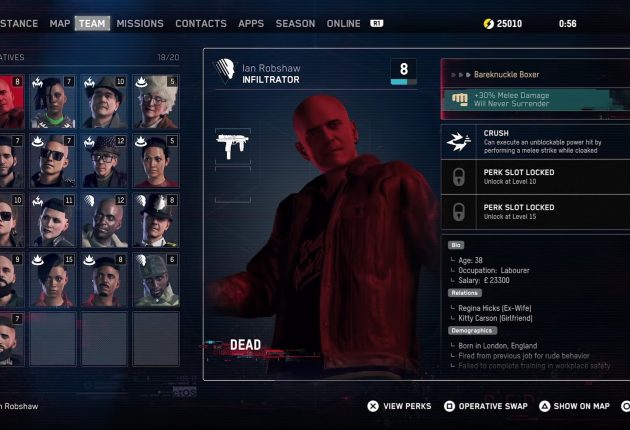This screenshot has width=630, height=430.
Task: Click the perk slot unlocking at Level 15
Action: [535, 212]
